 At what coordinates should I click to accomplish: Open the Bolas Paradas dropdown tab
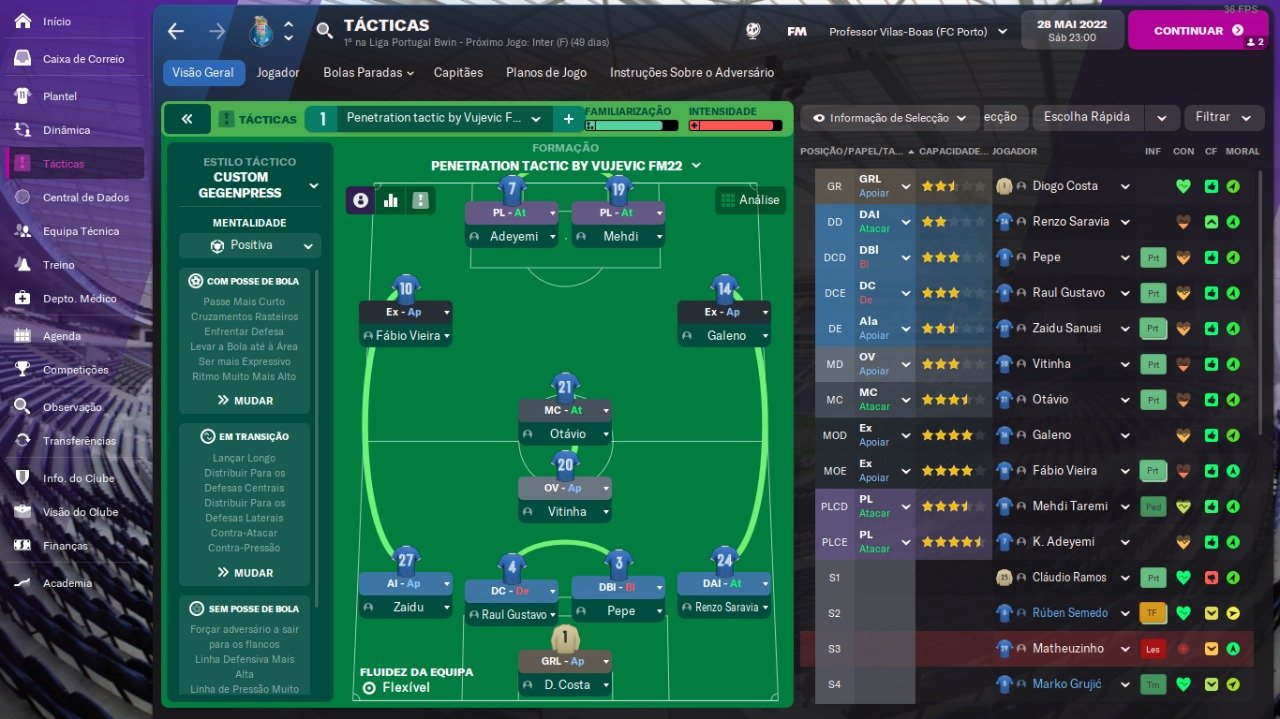(368, 73)
